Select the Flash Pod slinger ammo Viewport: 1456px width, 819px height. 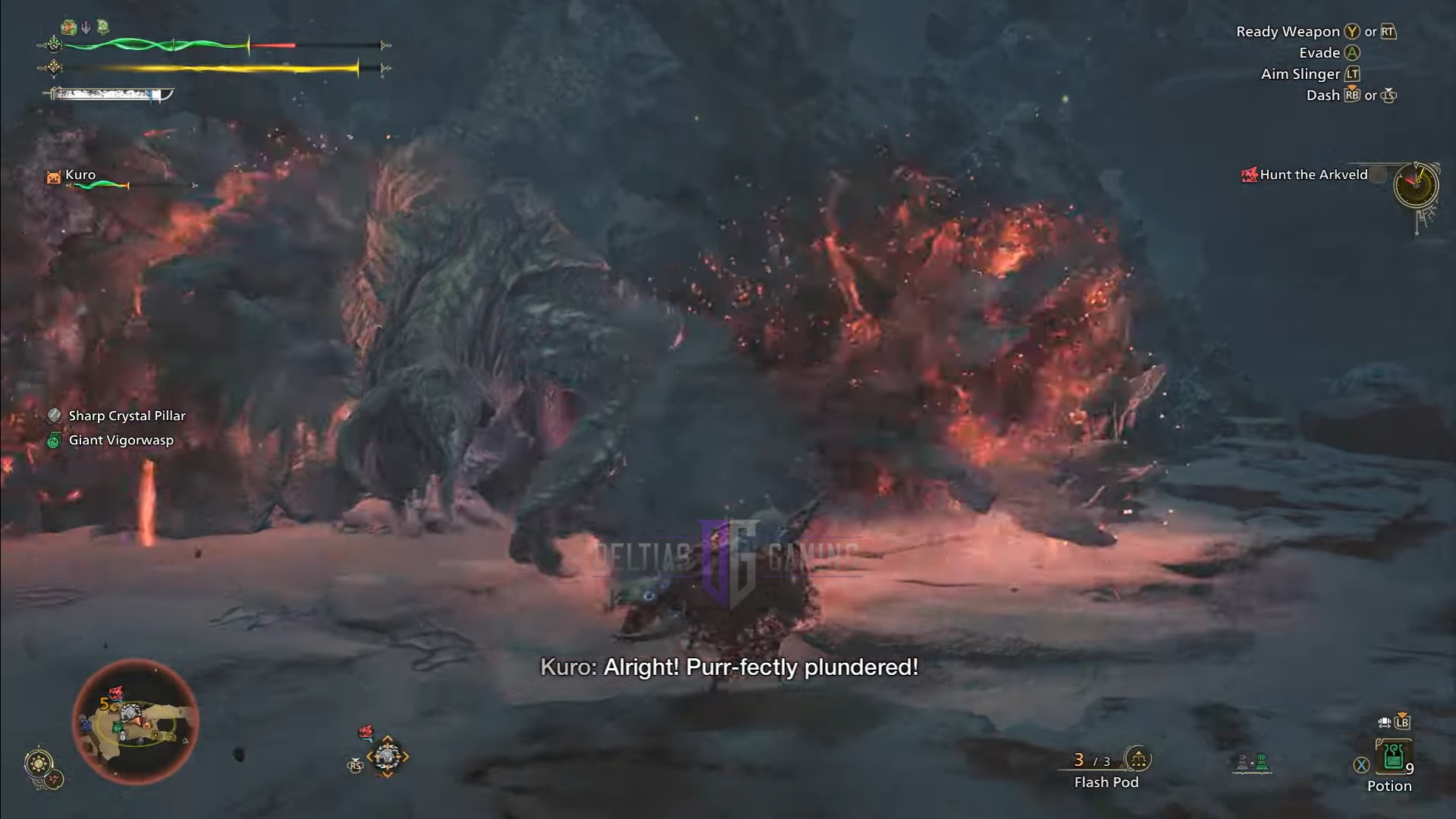1106,769
